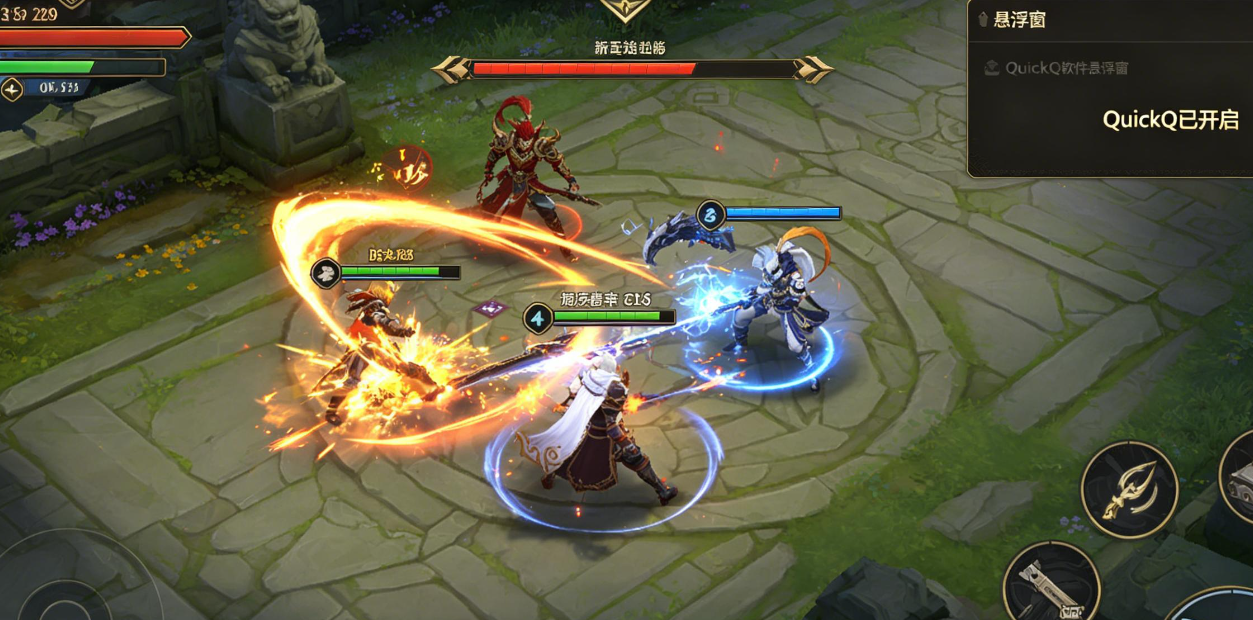
Task: Click the plus diamond icon under the health bar
Action: coord(12,89)
